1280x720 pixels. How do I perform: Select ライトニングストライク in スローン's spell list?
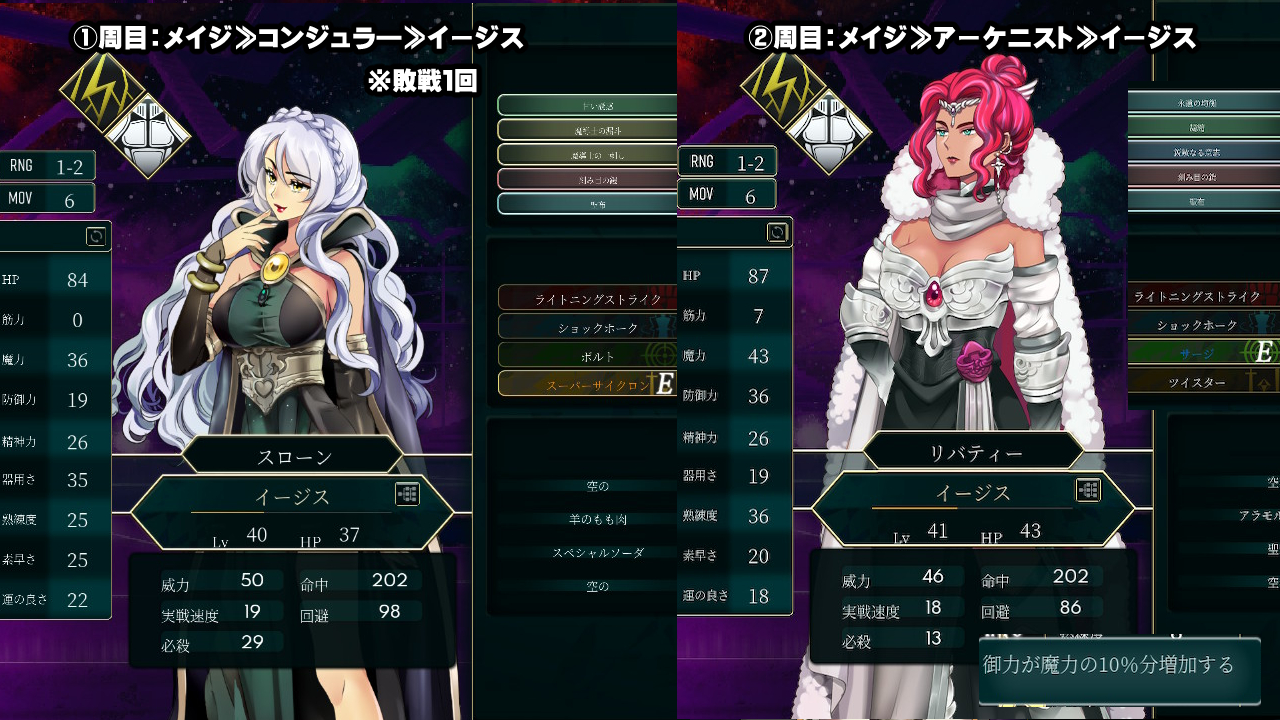(585, 298)
